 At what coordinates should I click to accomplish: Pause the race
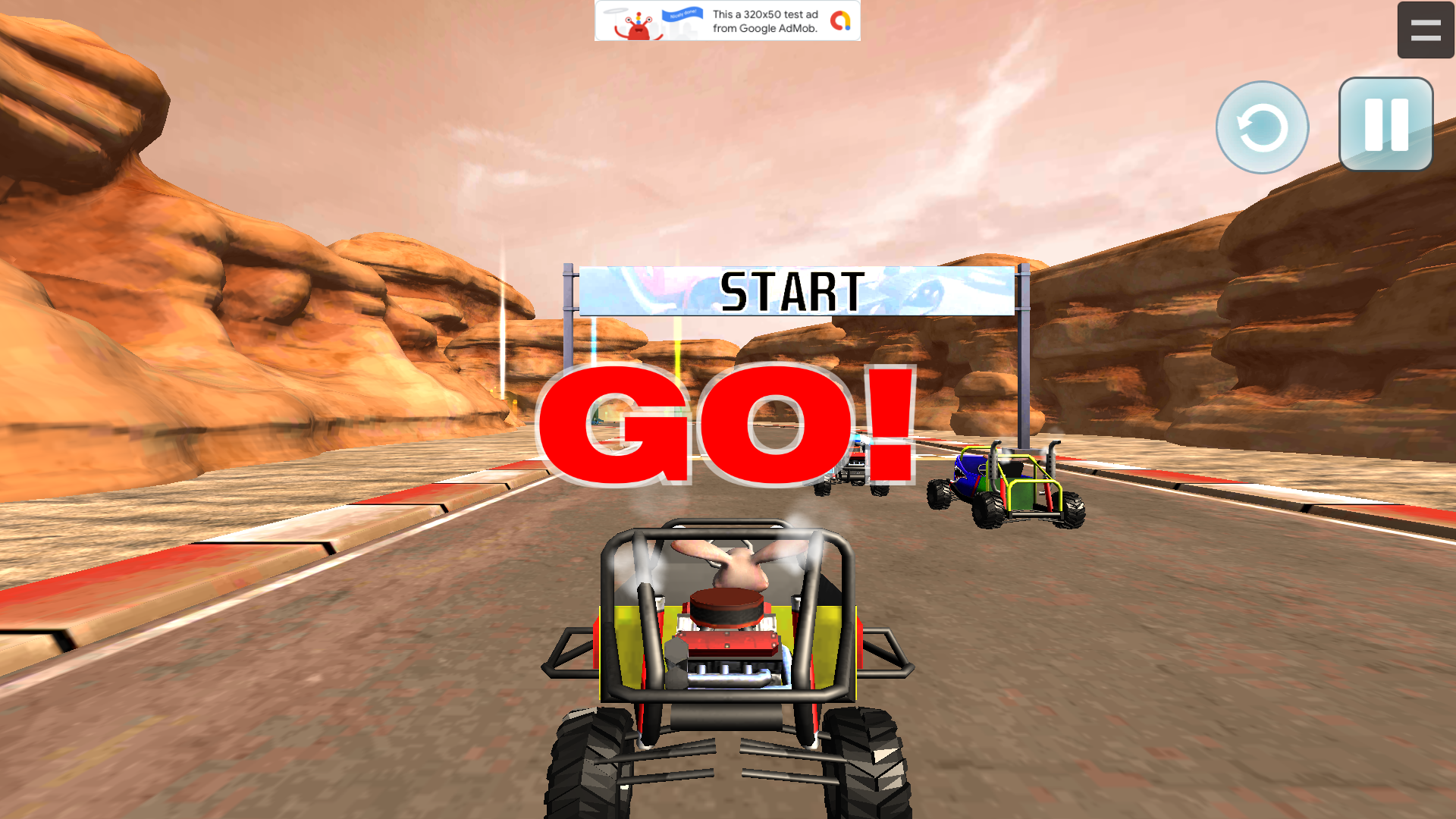[x=1385, y=124]
